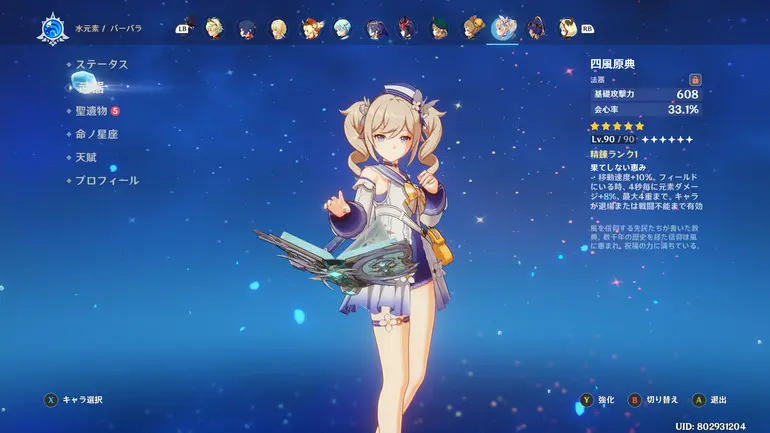Open the ステータス menu entry
The width and height of the screenshot is (770, 433).
pyautogui.click(x=102, y=64)
